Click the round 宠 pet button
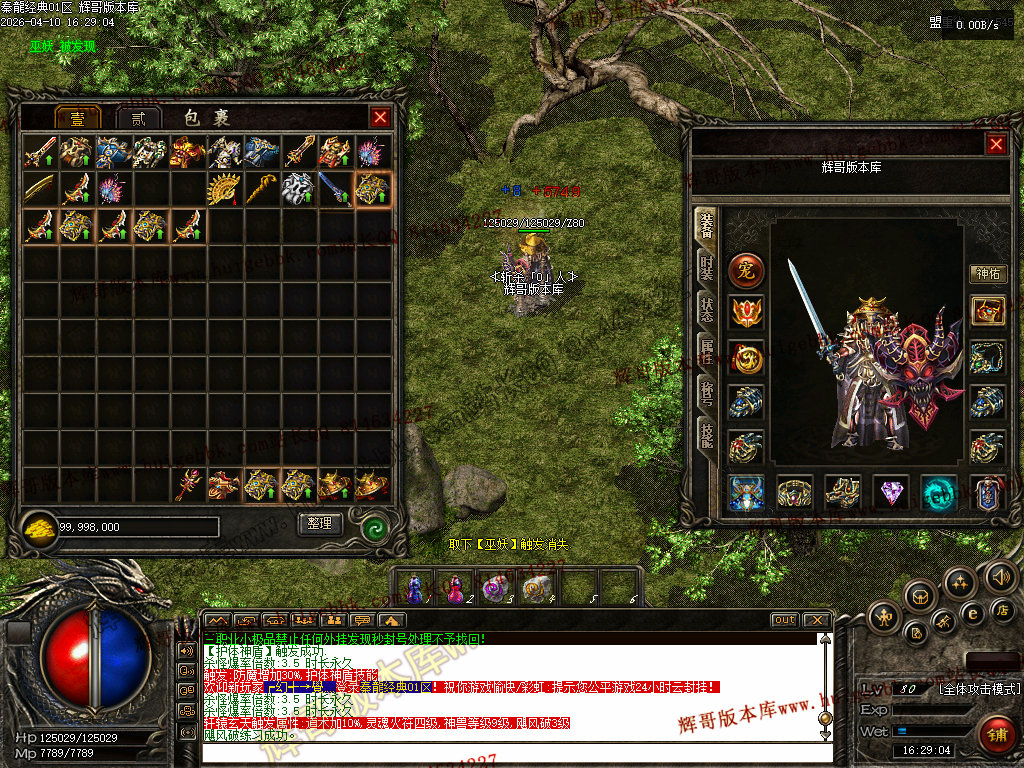 746,270
